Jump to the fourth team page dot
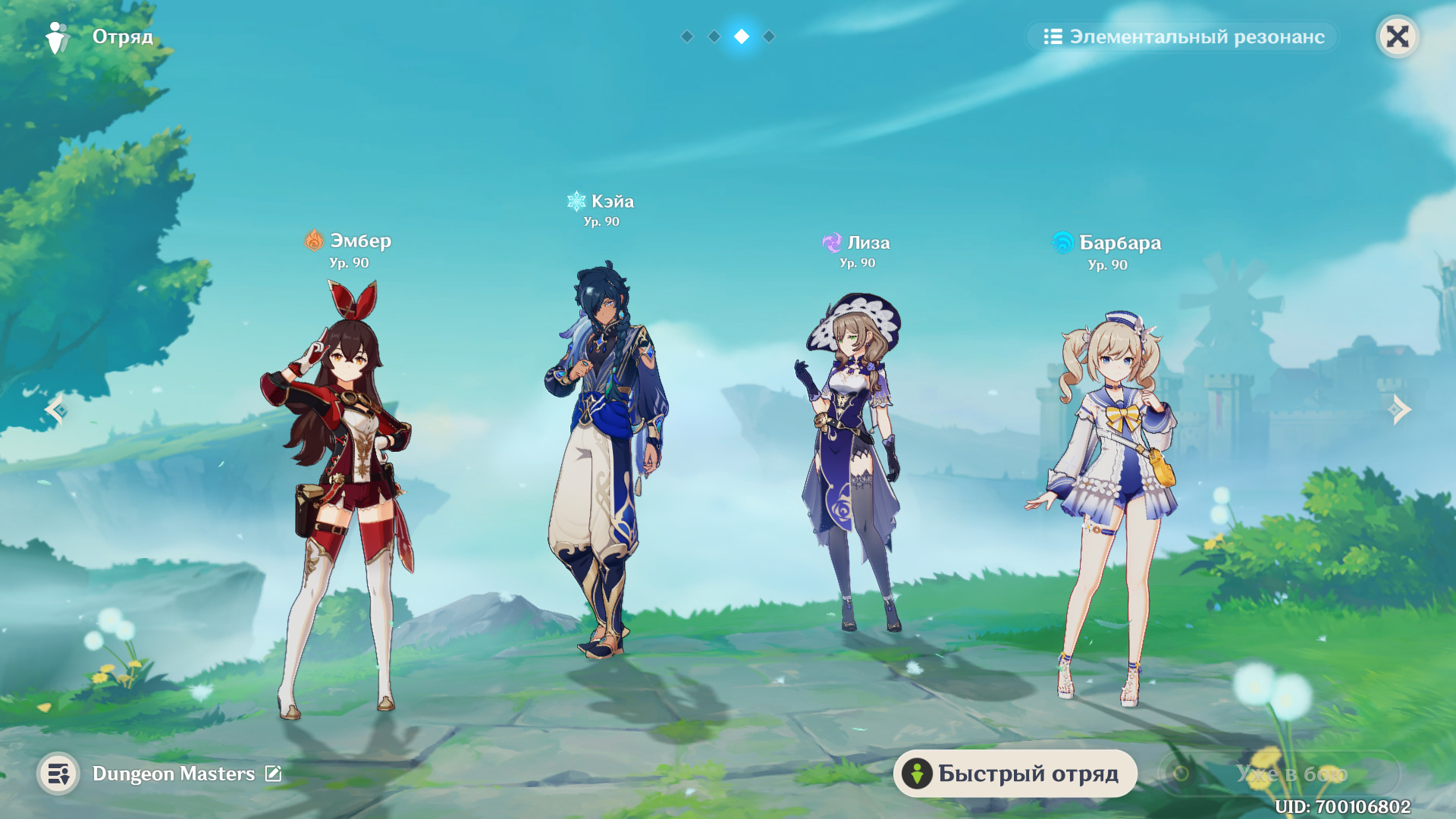 coord(769,36)
